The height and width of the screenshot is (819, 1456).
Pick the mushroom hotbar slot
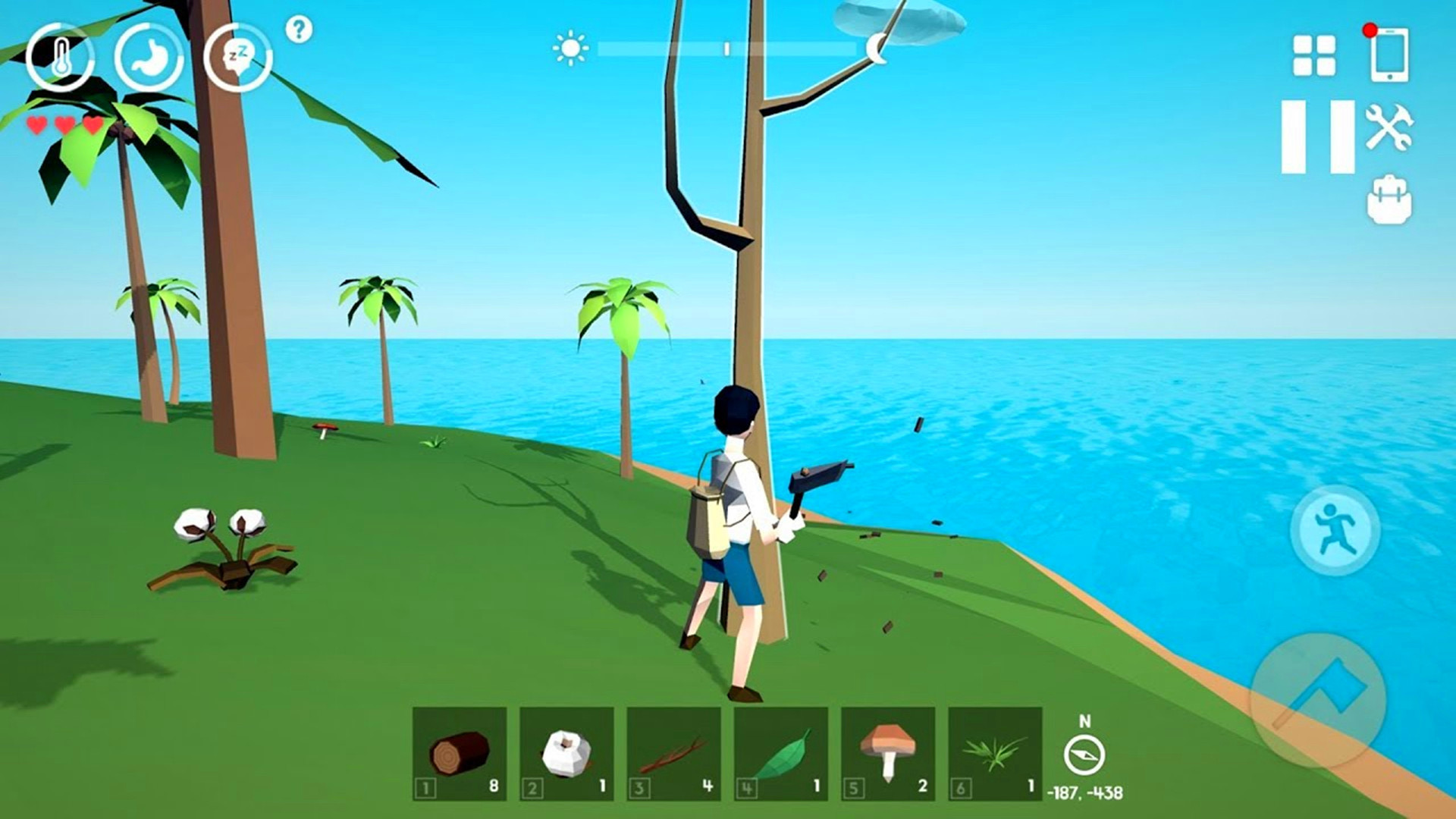point(888,754)
